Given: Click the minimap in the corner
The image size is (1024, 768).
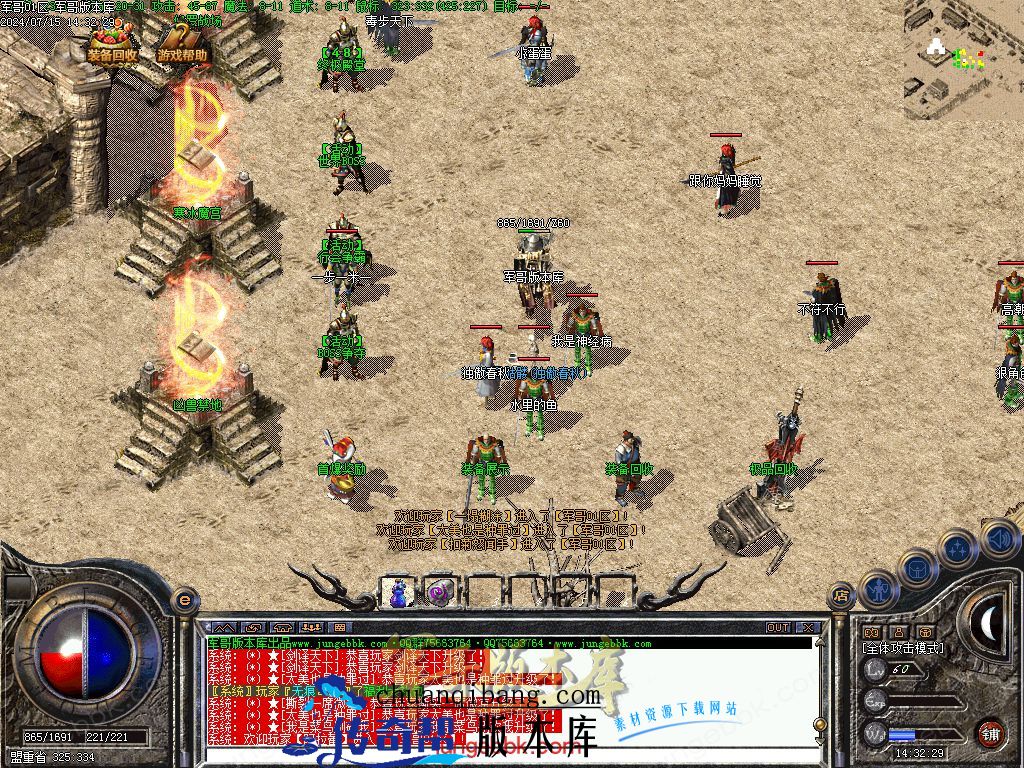Looking at the screenshot, I should (x=963, y=55).
